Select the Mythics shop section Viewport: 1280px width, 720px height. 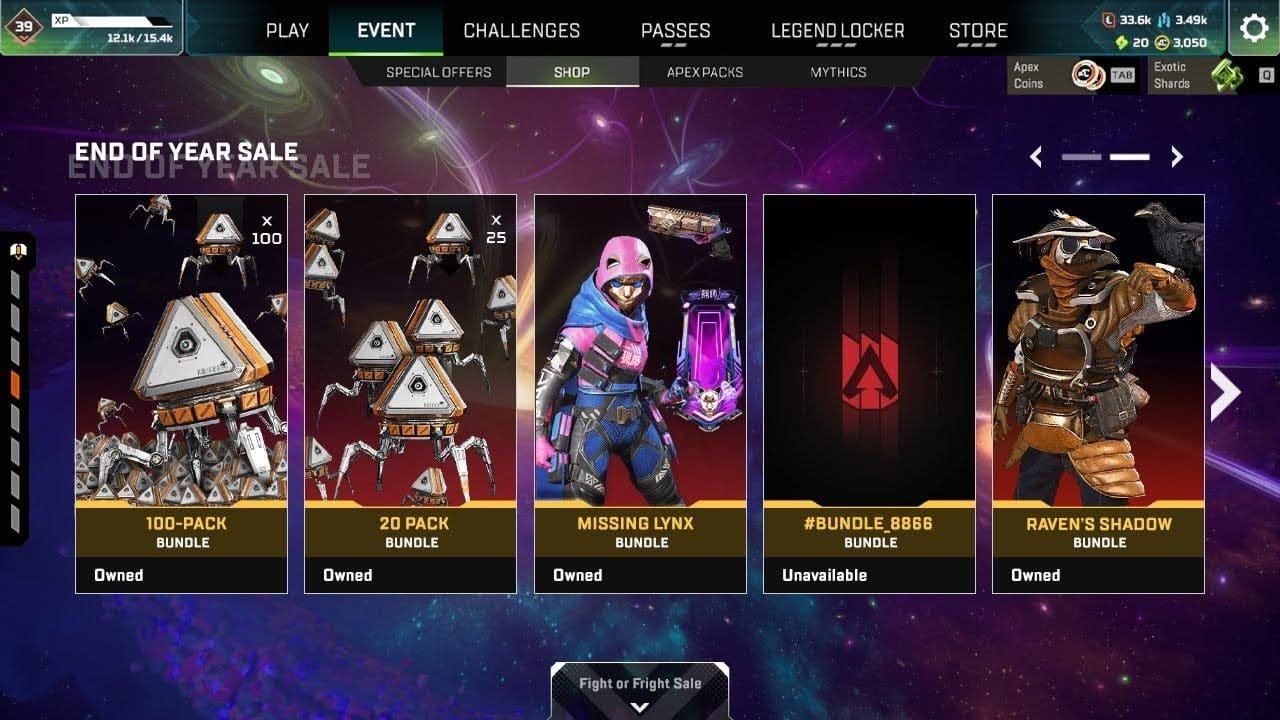point(841,71)
